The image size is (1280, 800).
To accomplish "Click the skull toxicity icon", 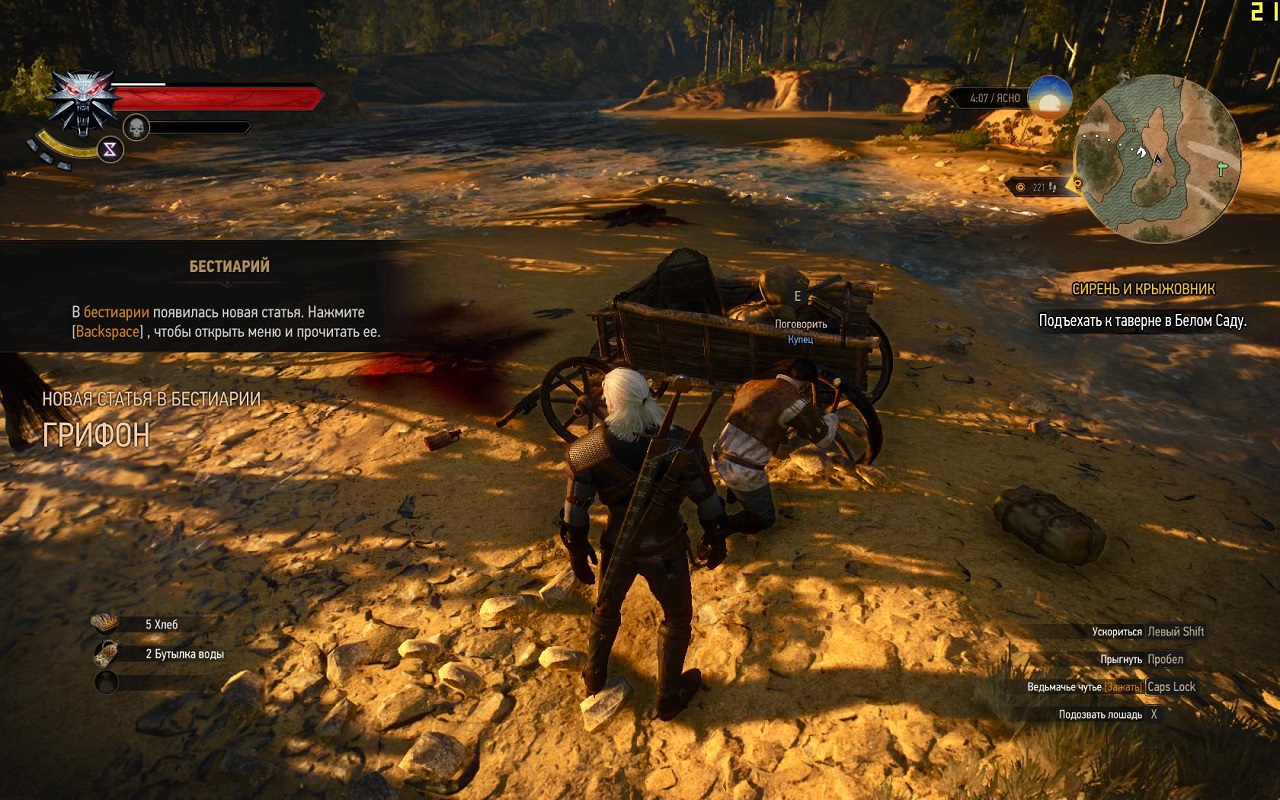I will [136, 127].
